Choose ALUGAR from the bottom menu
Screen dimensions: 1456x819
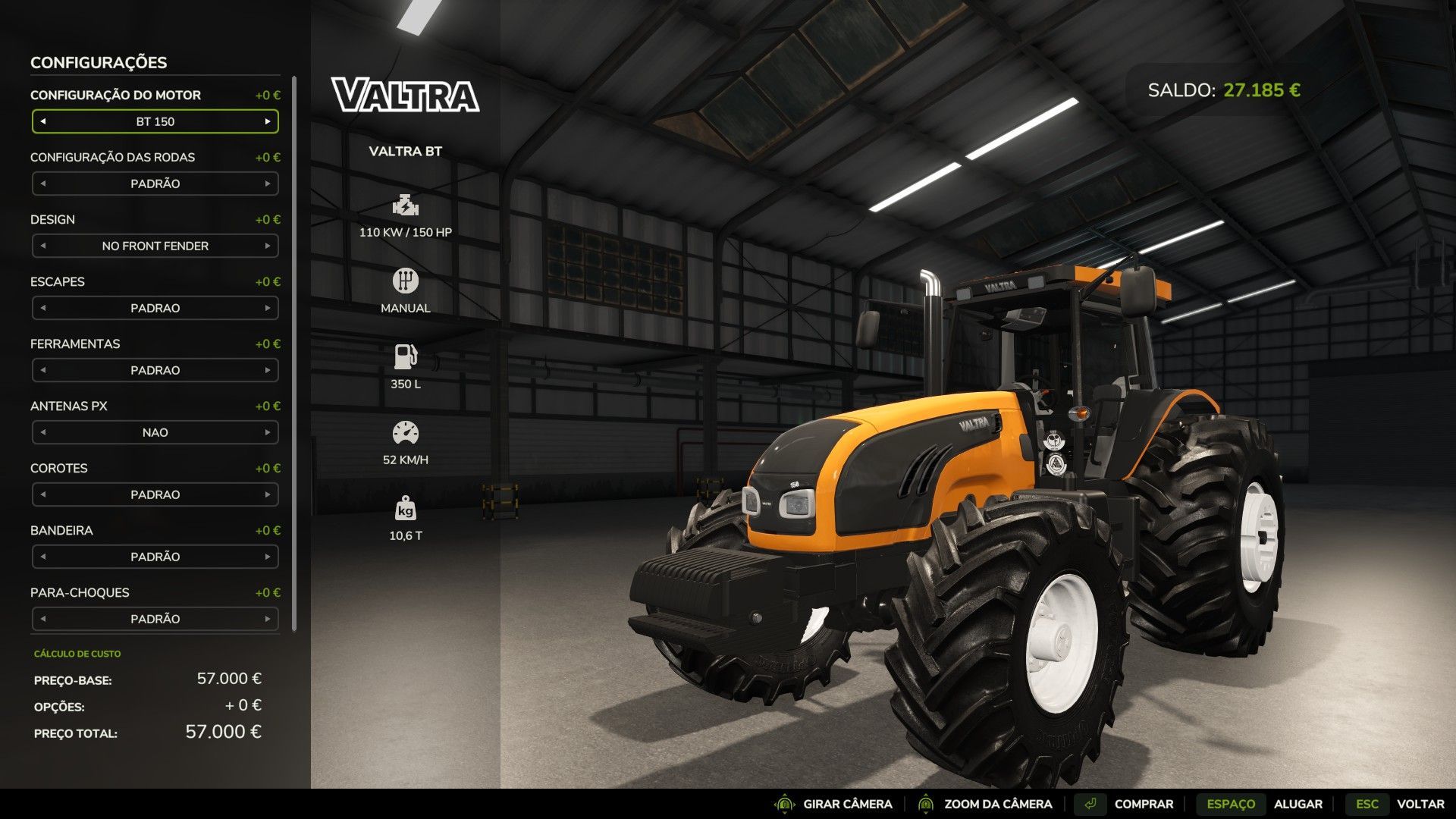1301,803
